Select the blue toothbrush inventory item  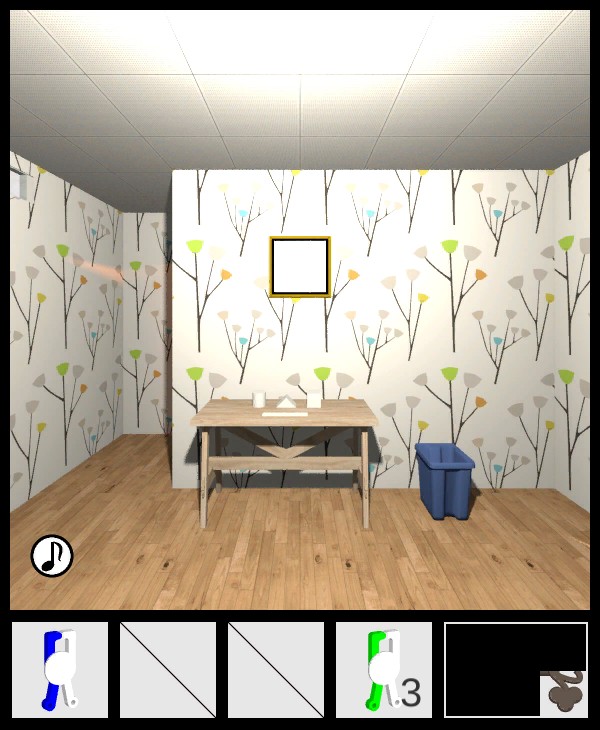point(60,670)
